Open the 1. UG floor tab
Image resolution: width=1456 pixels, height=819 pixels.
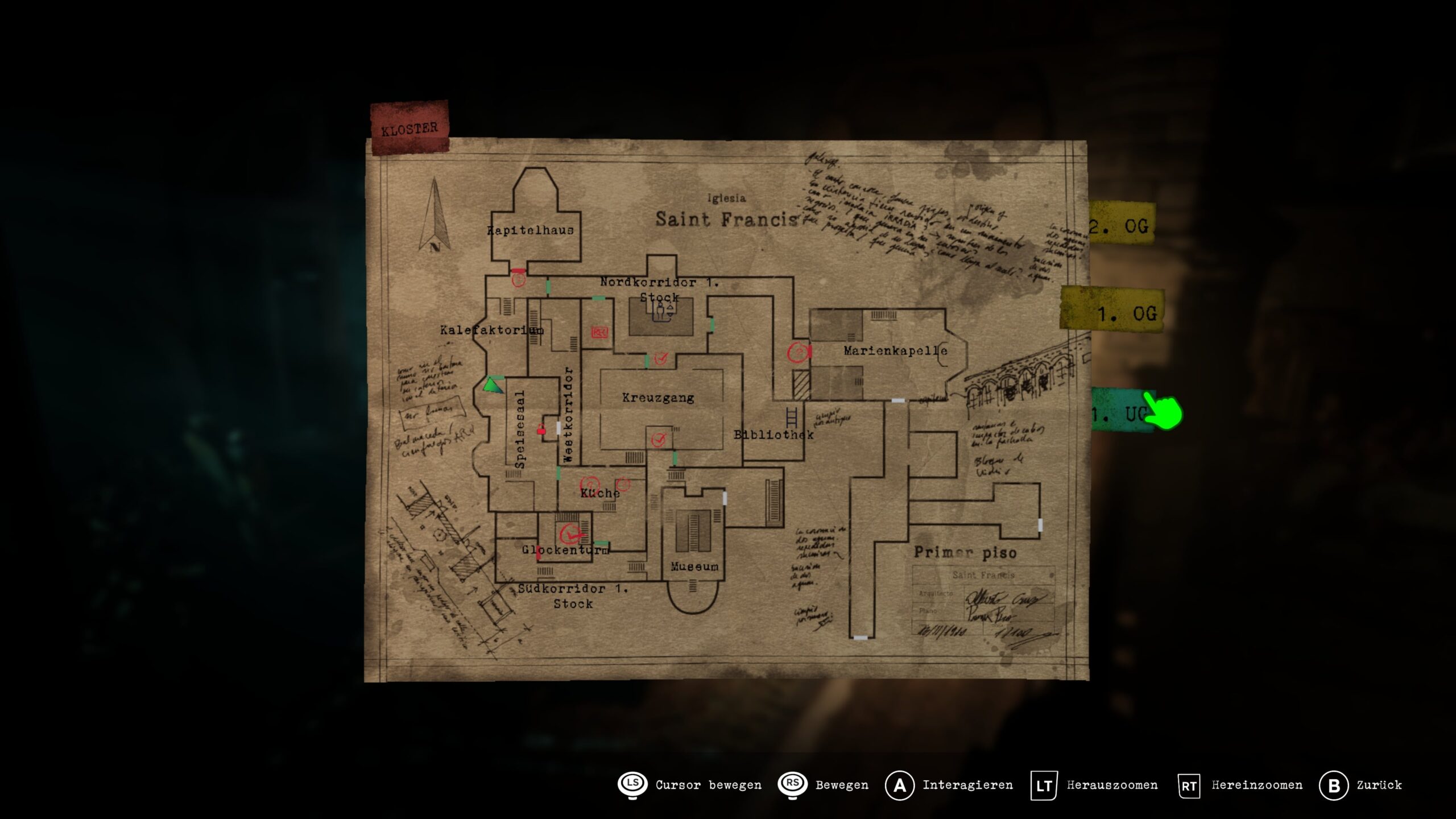[1119, 413]
